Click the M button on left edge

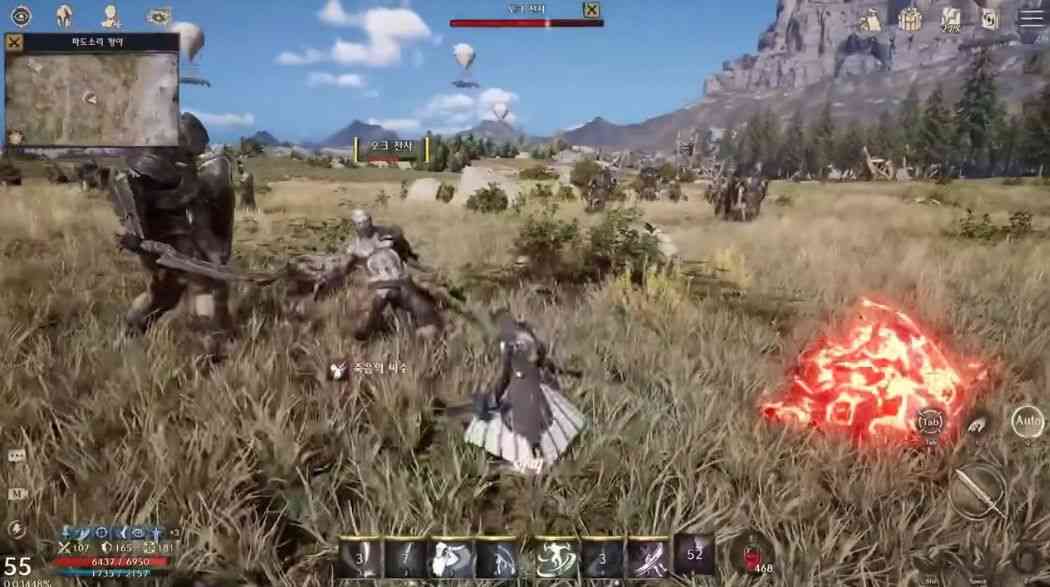point(16,493)
